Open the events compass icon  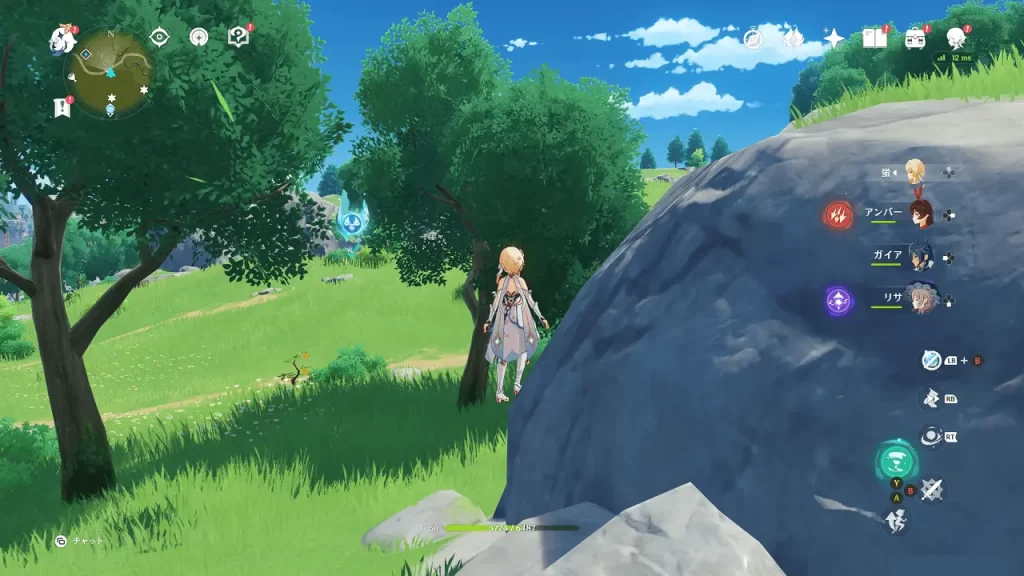tap(753, 38)
